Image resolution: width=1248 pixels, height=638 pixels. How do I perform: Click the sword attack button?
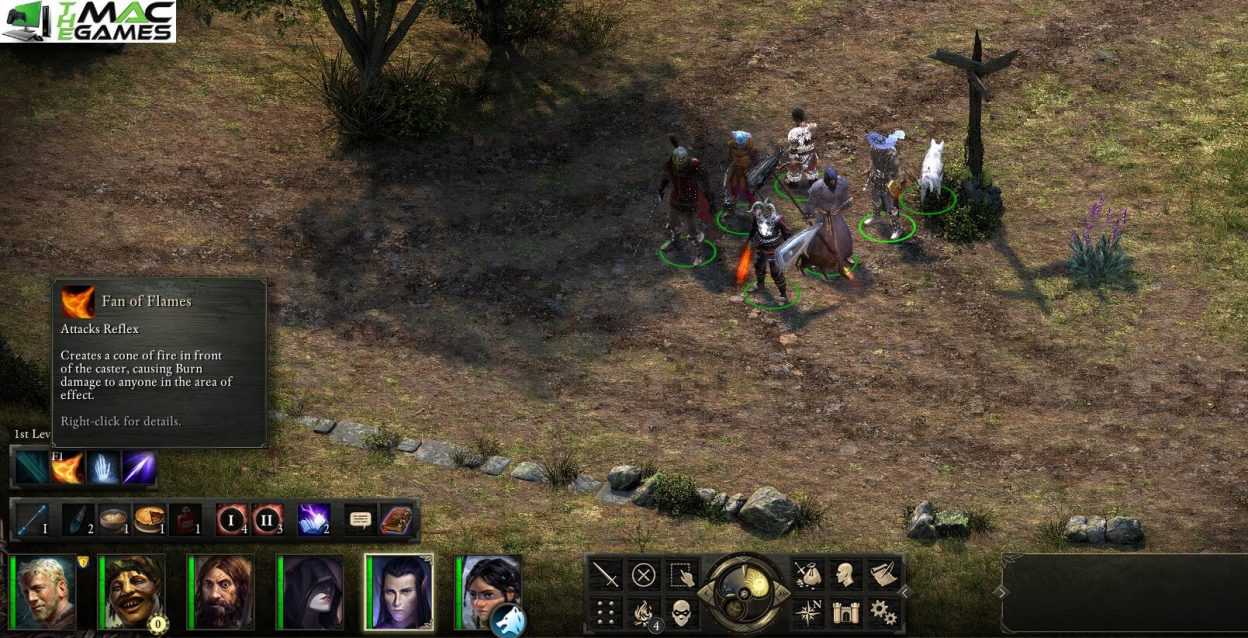606,575
